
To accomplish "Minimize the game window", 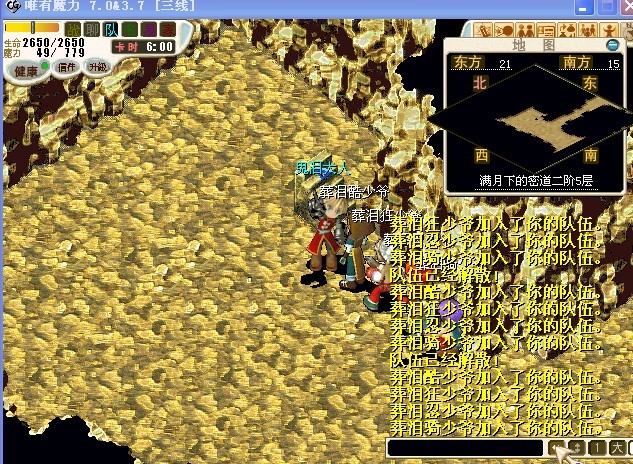I will click(583, 7).
